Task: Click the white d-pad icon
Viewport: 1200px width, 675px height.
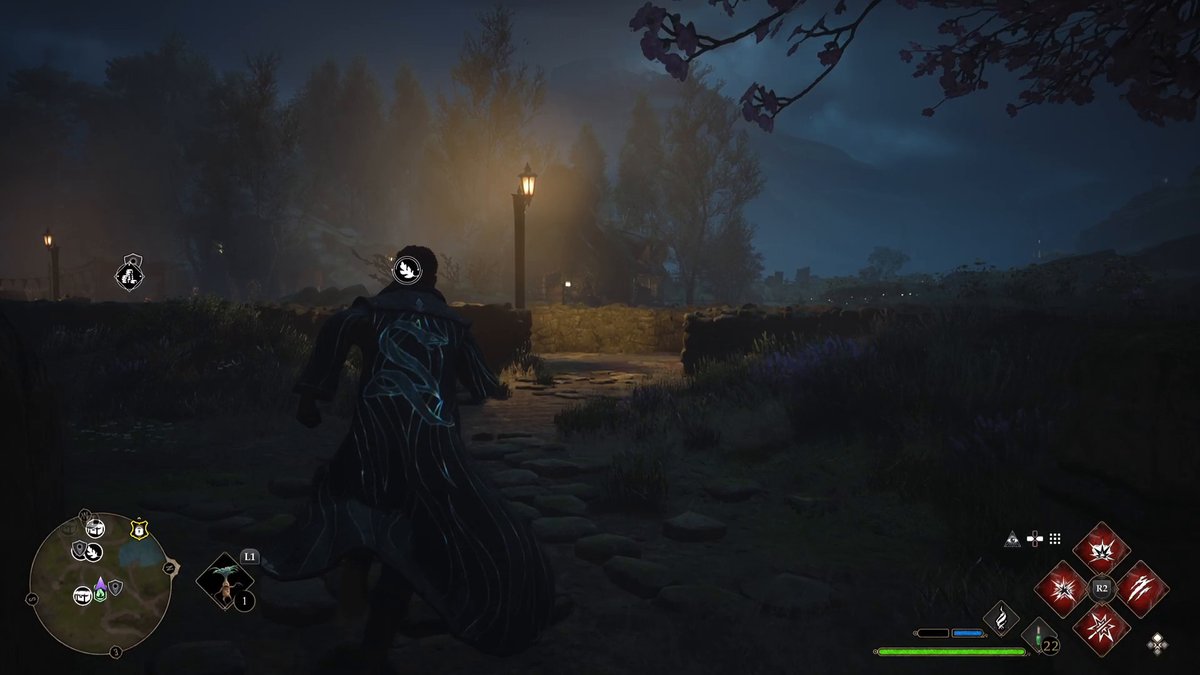Action: click(x=1034, y=539)
